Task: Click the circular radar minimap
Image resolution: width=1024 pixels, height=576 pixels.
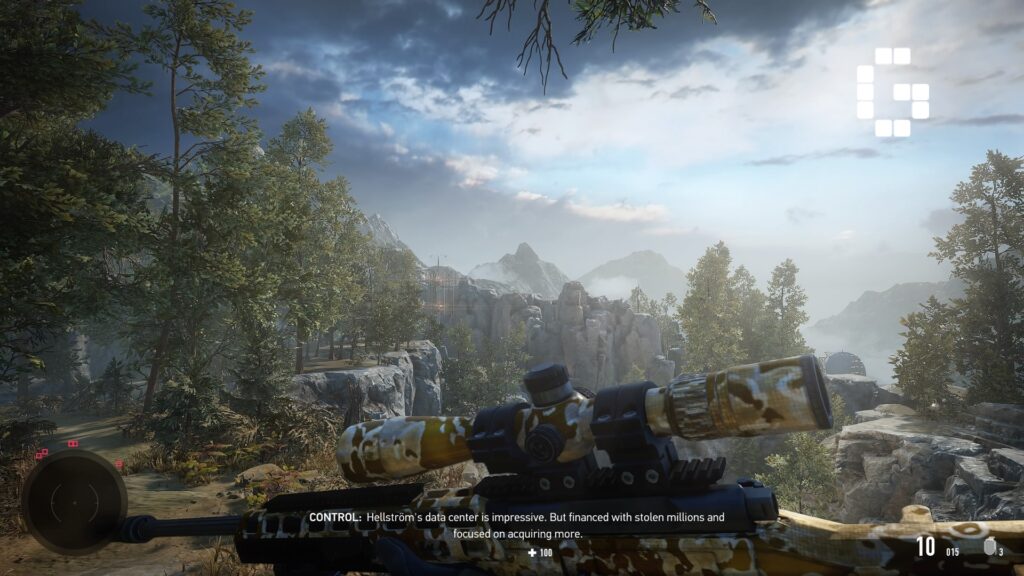Action: point(74,501)
